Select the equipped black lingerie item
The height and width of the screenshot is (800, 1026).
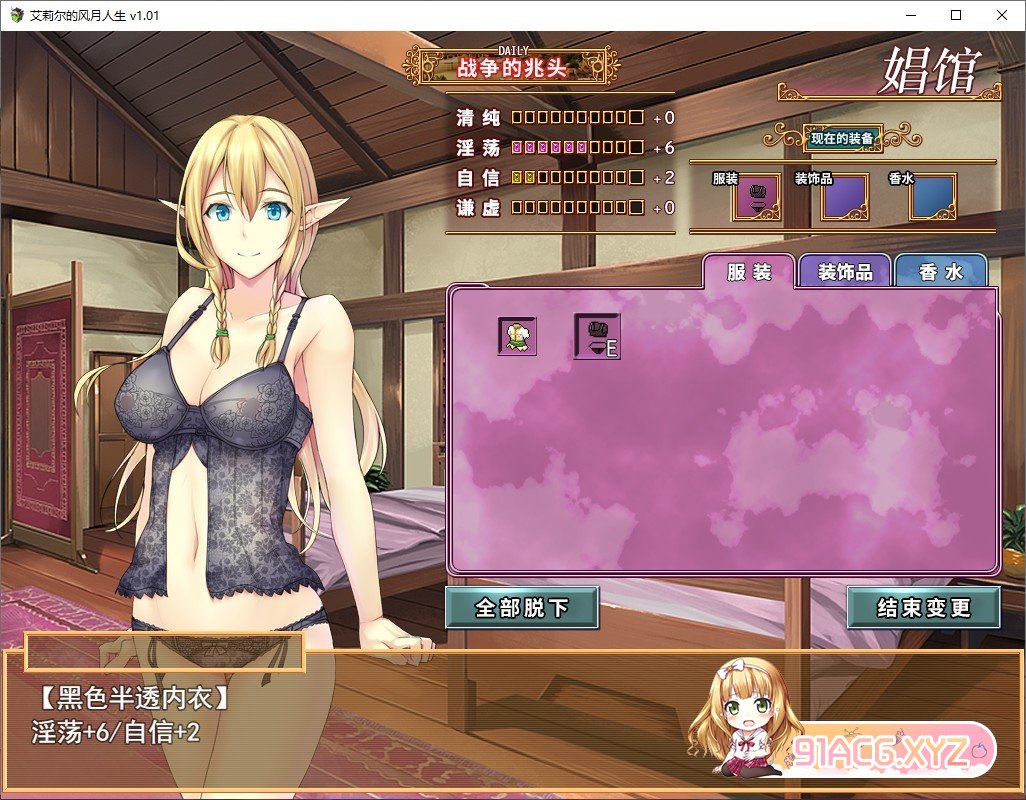click(x=597, y=337)
